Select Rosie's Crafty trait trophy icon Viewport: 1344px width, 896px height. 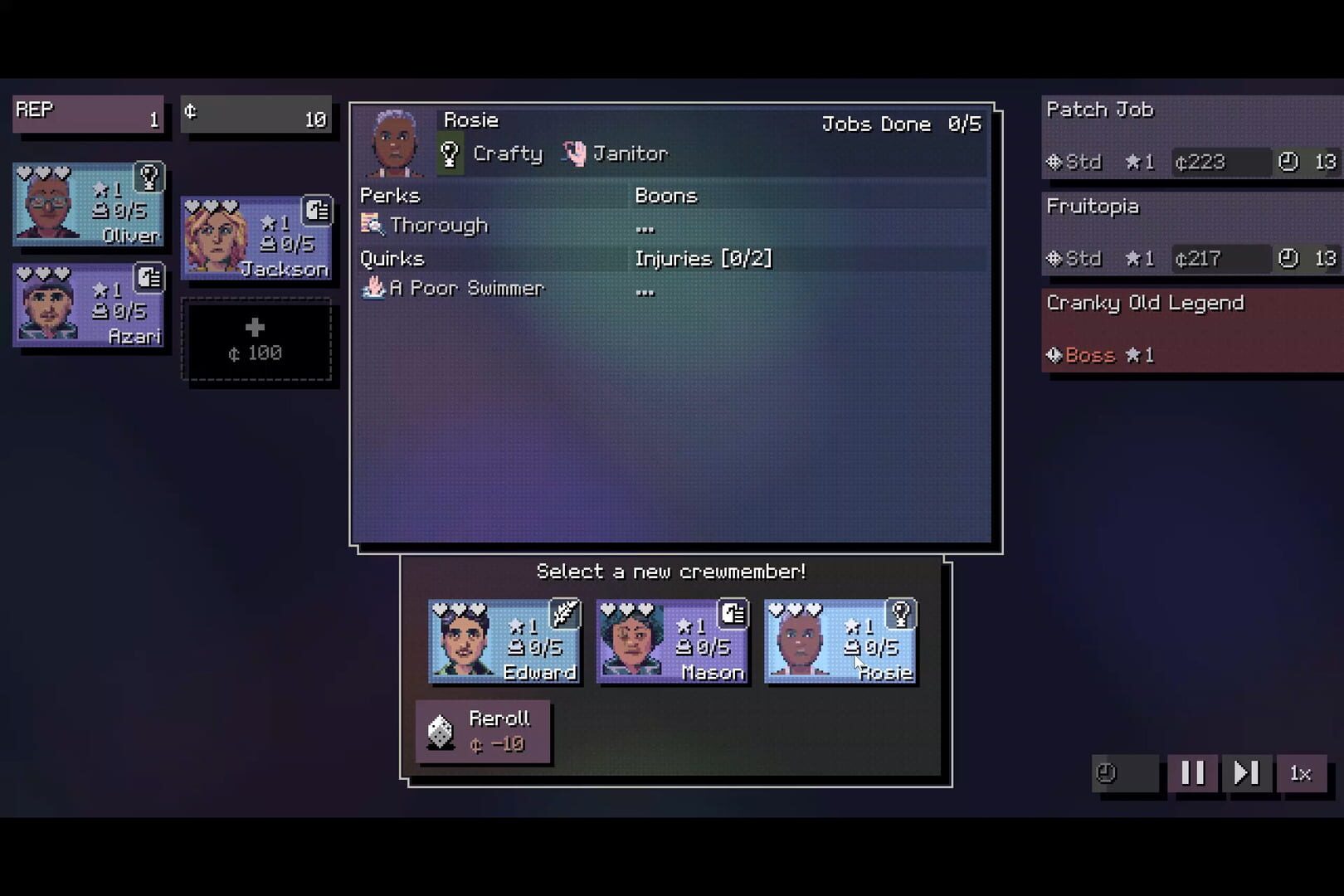(x=448, y=152)
